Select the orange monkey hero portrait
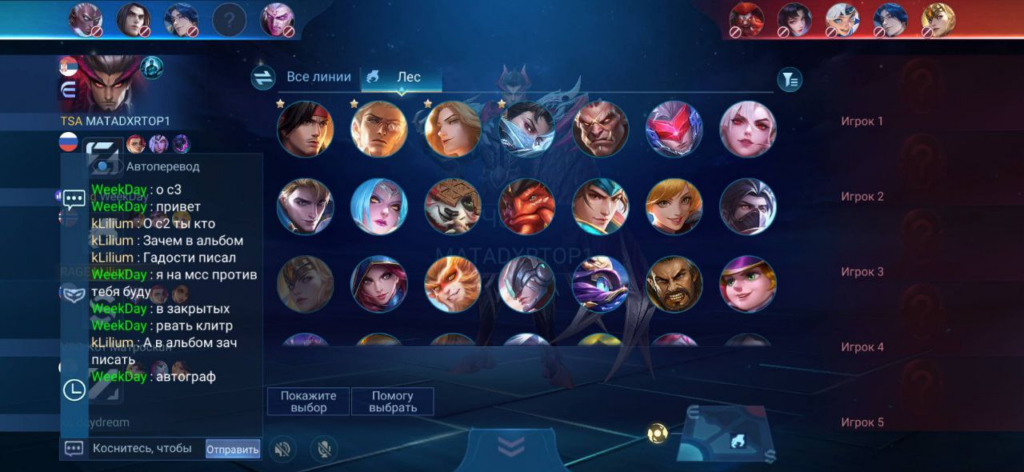Screen dimensions: 1024x472 (x=452, y=283)
